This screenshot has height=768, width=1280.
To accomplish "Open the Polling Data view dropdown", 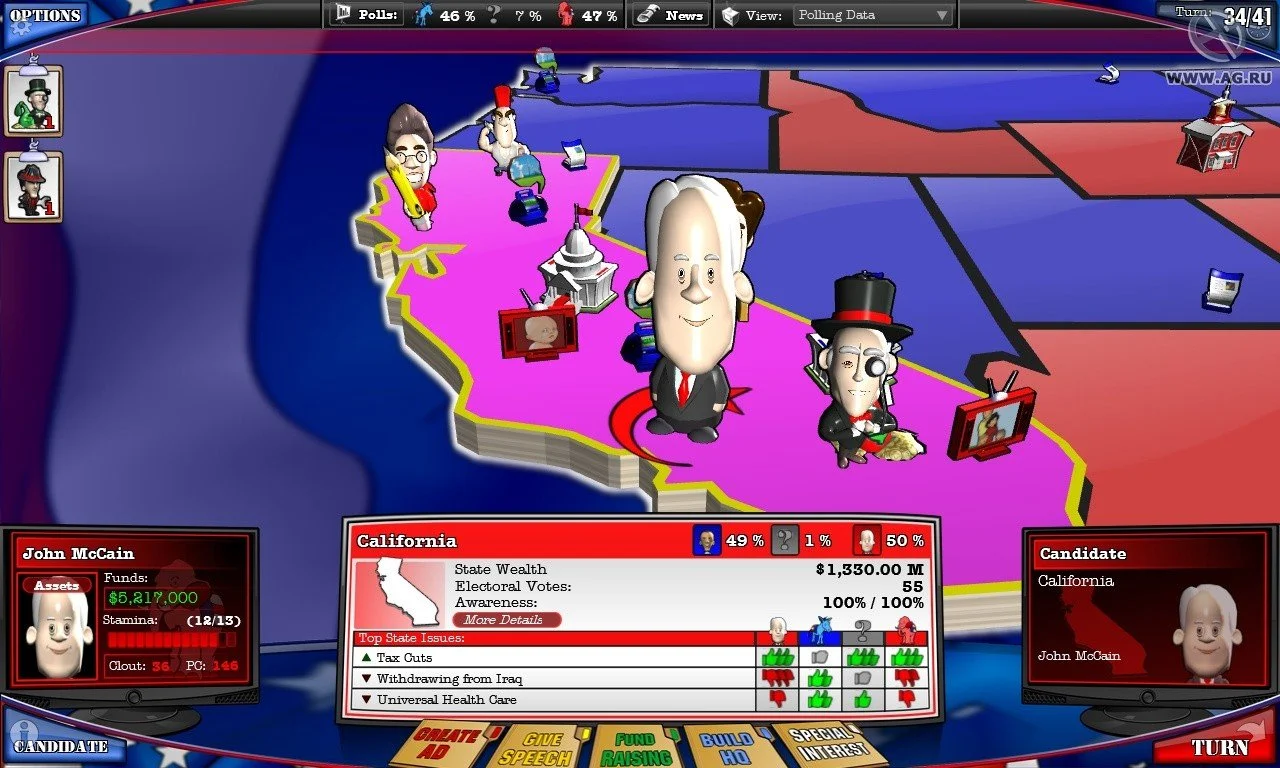I will [870, 14].
